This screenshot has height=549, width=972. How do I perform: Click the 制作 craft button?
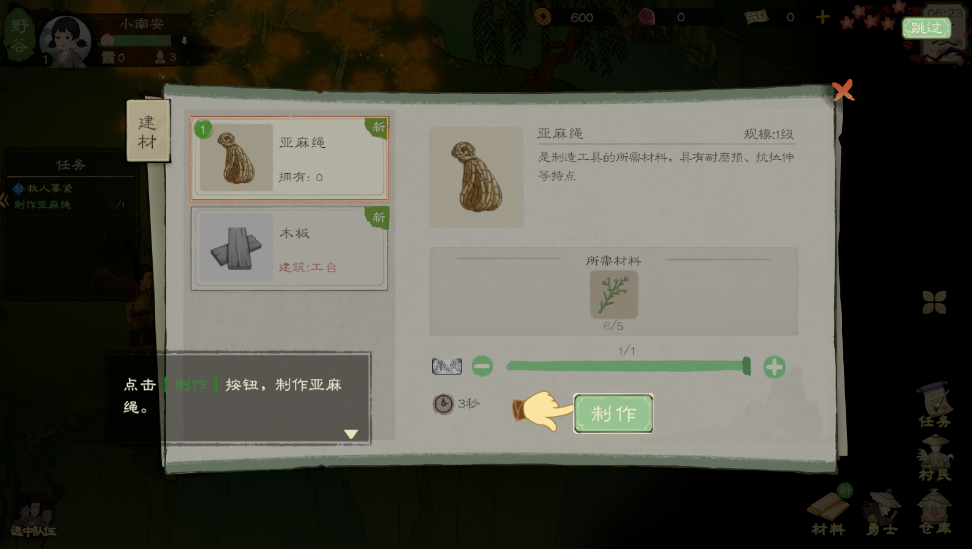coord(613,414)
